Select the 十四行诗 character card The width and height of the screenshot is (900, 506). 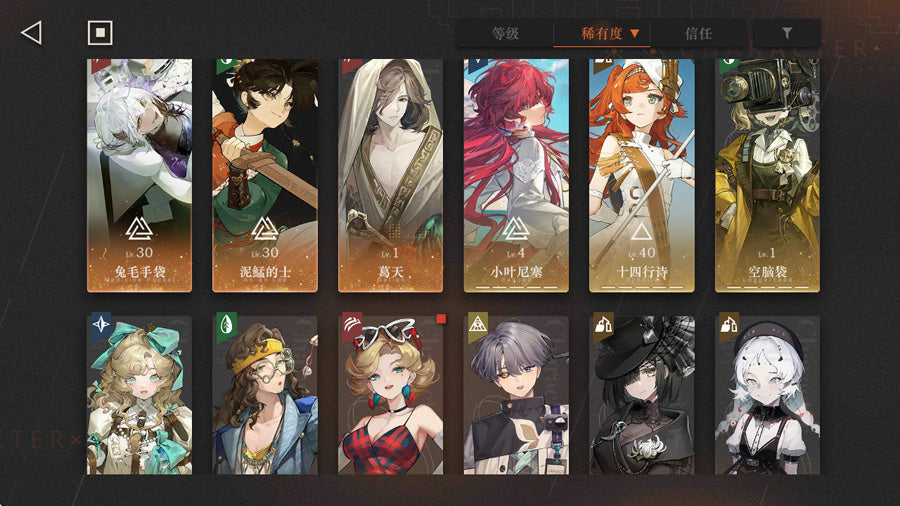[x=641, y=175]
